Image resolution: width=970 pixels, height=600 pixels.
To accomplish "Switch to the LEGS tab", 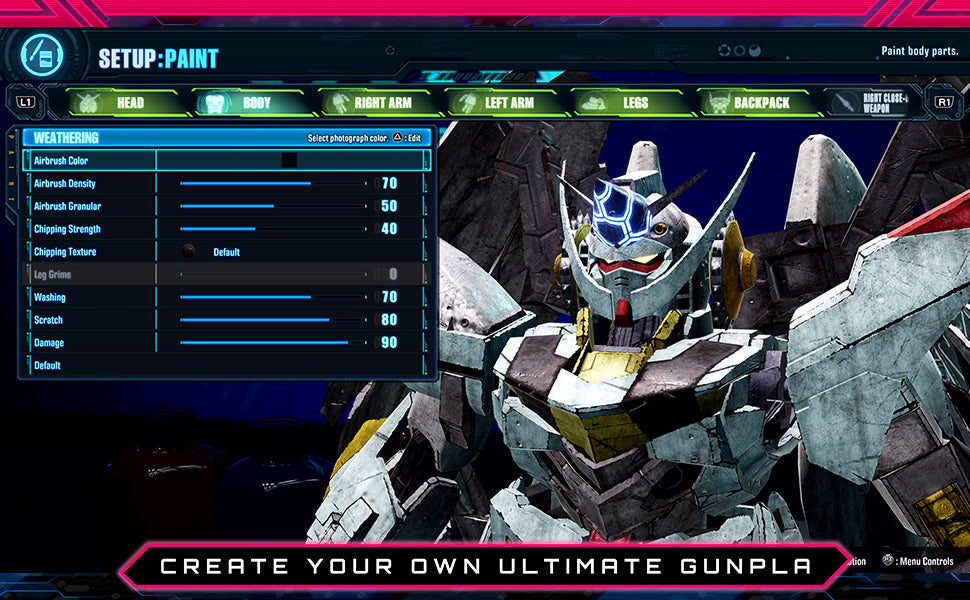I will (x=623, y=102).
